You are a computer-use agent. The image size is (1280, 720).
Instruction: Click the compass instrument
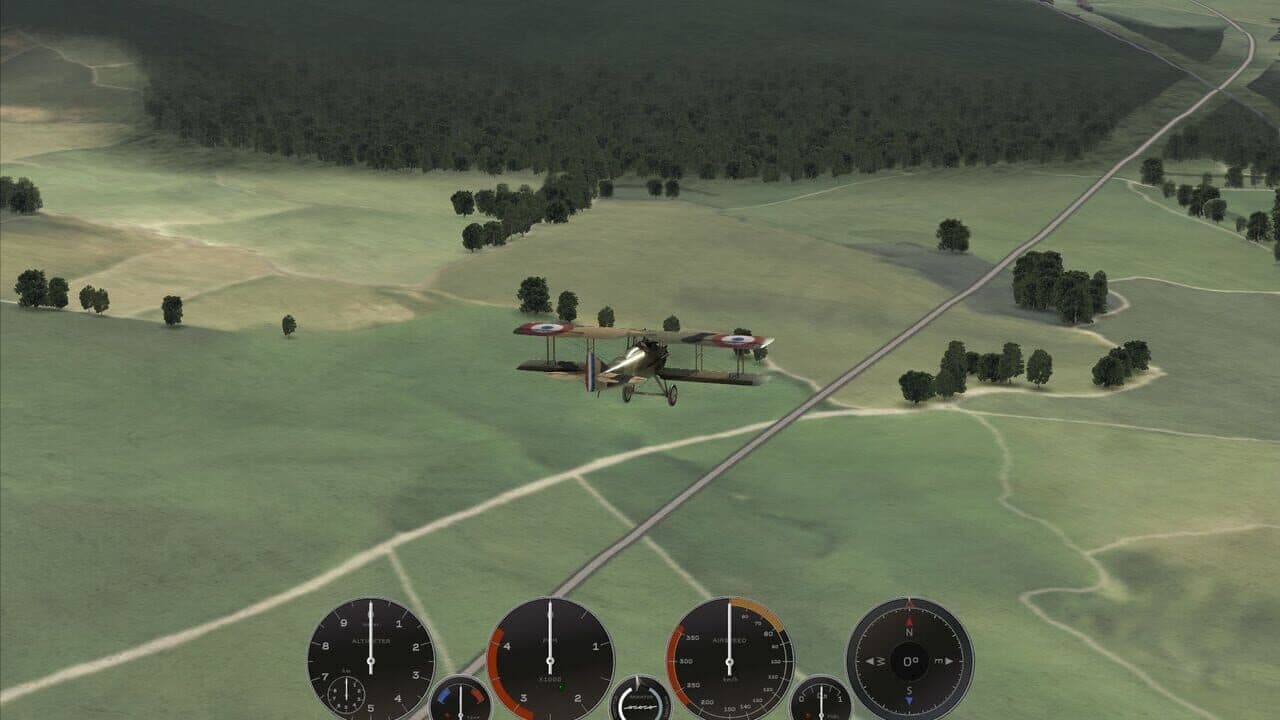pyautogui.click(x=910, y=658)
